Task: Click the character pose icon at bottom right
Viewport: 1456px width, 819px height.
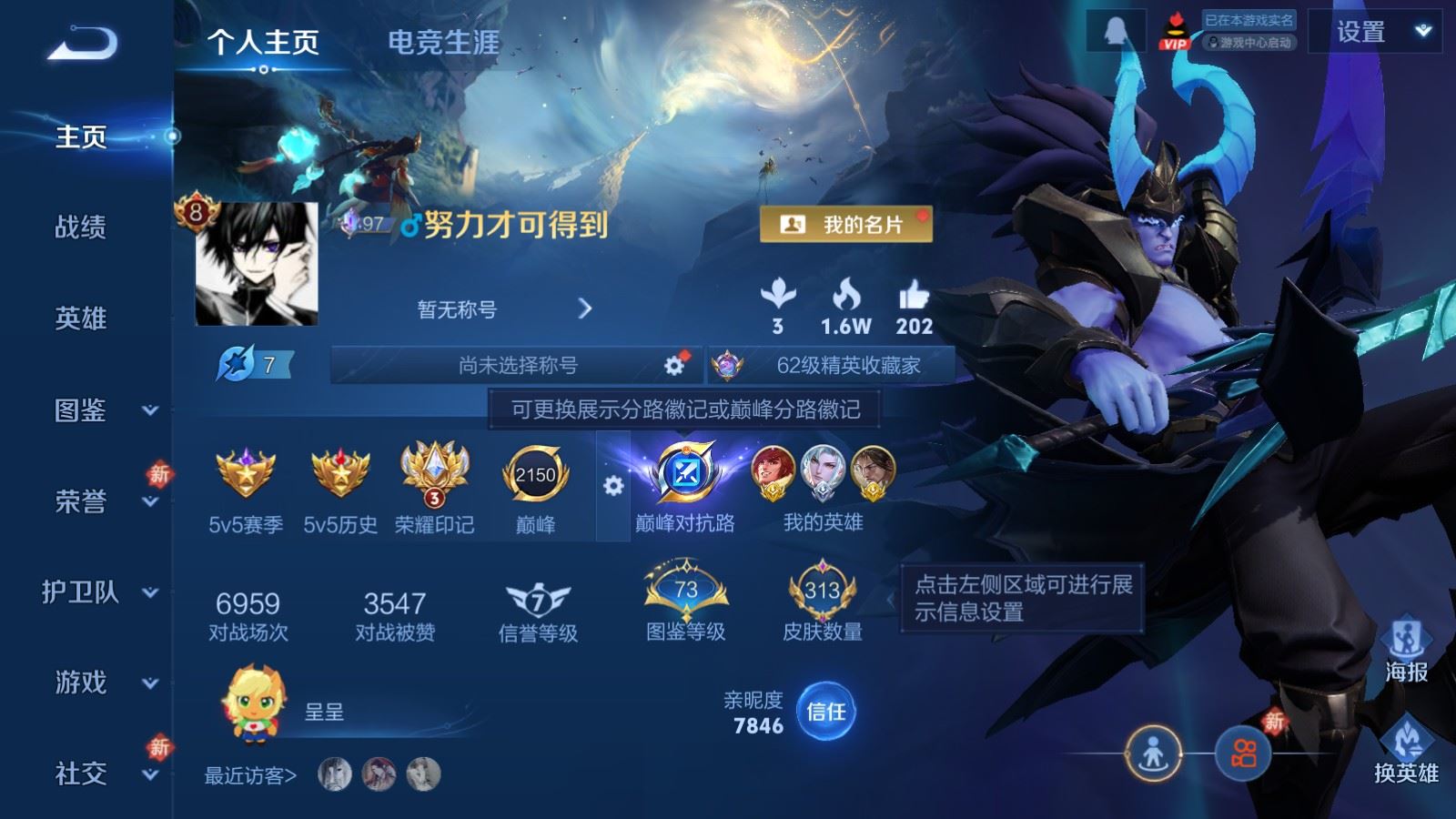Action: (x=1154, y=753)
